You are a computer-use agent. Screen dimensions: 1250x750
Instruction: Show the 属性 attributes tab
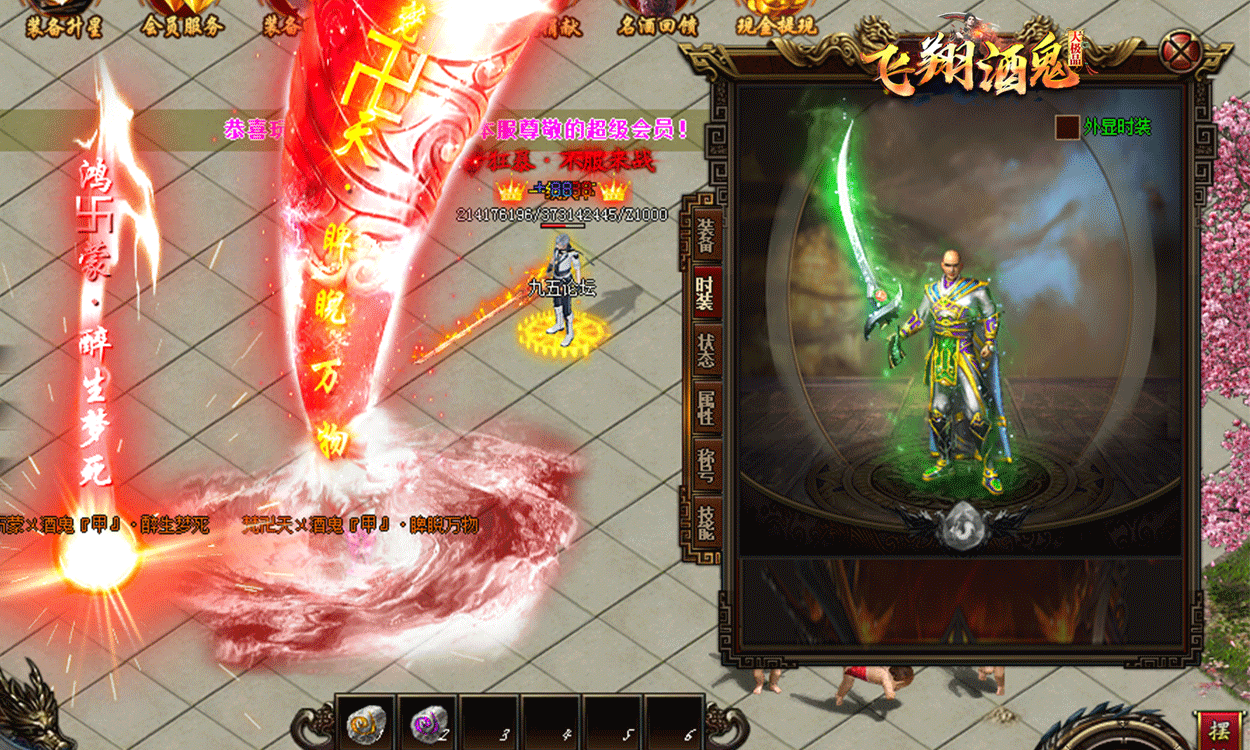click(x=706, y=407)
